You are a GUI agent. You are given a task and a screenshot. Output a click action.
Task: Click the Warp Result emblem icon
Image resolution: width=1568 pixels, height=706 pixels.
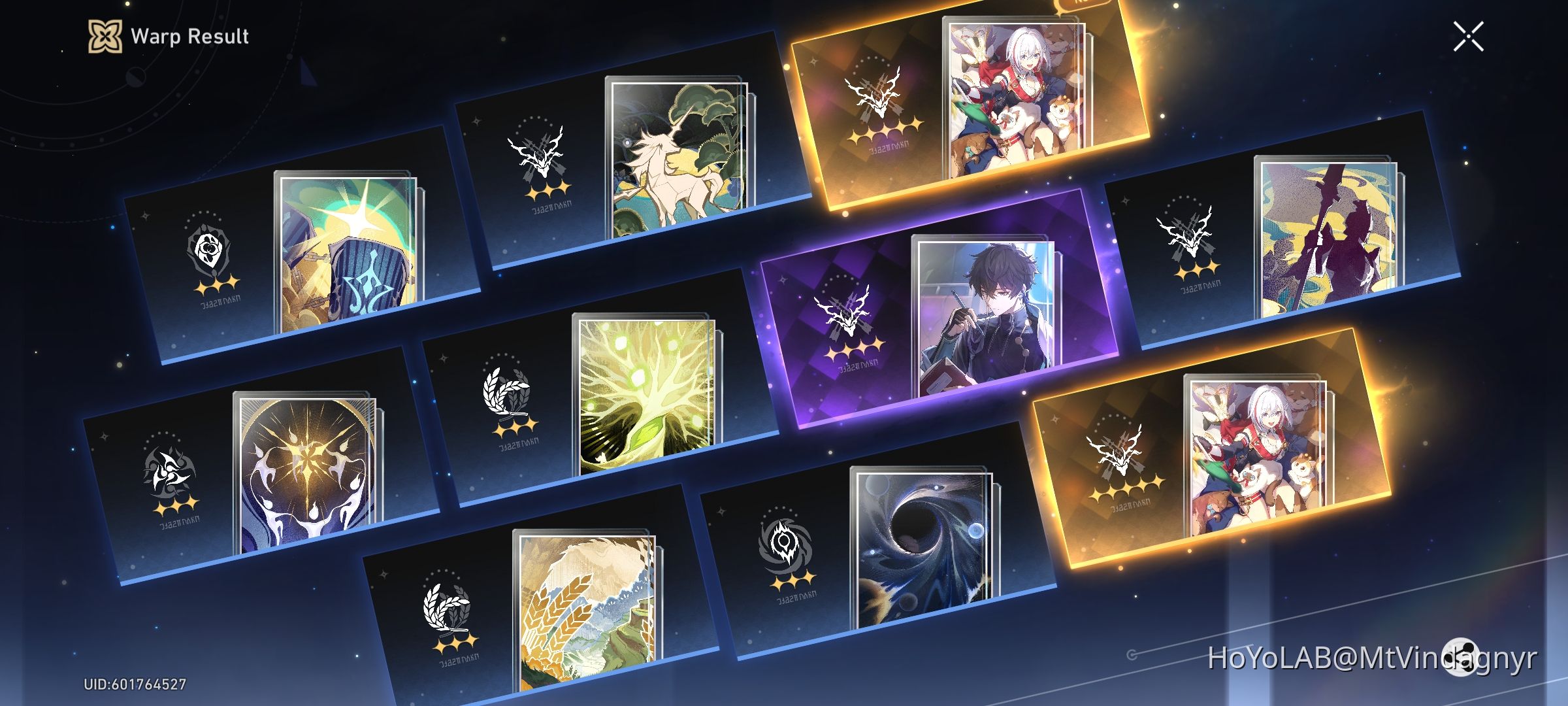105,37
